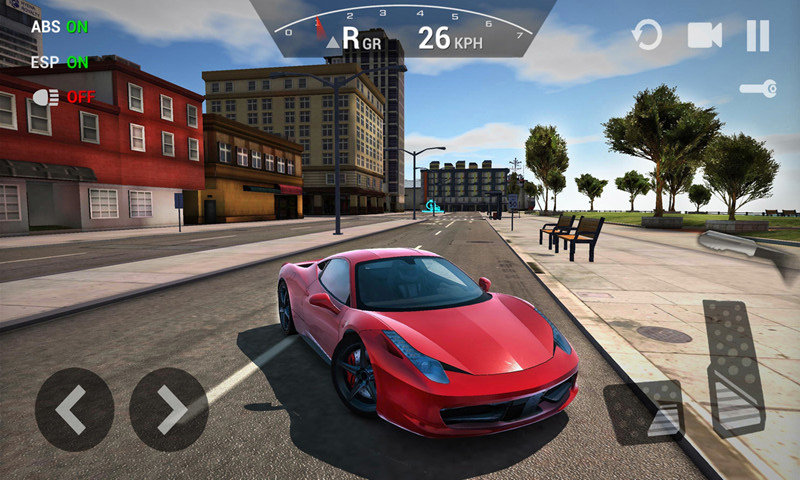
Task: Pull the handbrake lever
Action: pos(745,246)
